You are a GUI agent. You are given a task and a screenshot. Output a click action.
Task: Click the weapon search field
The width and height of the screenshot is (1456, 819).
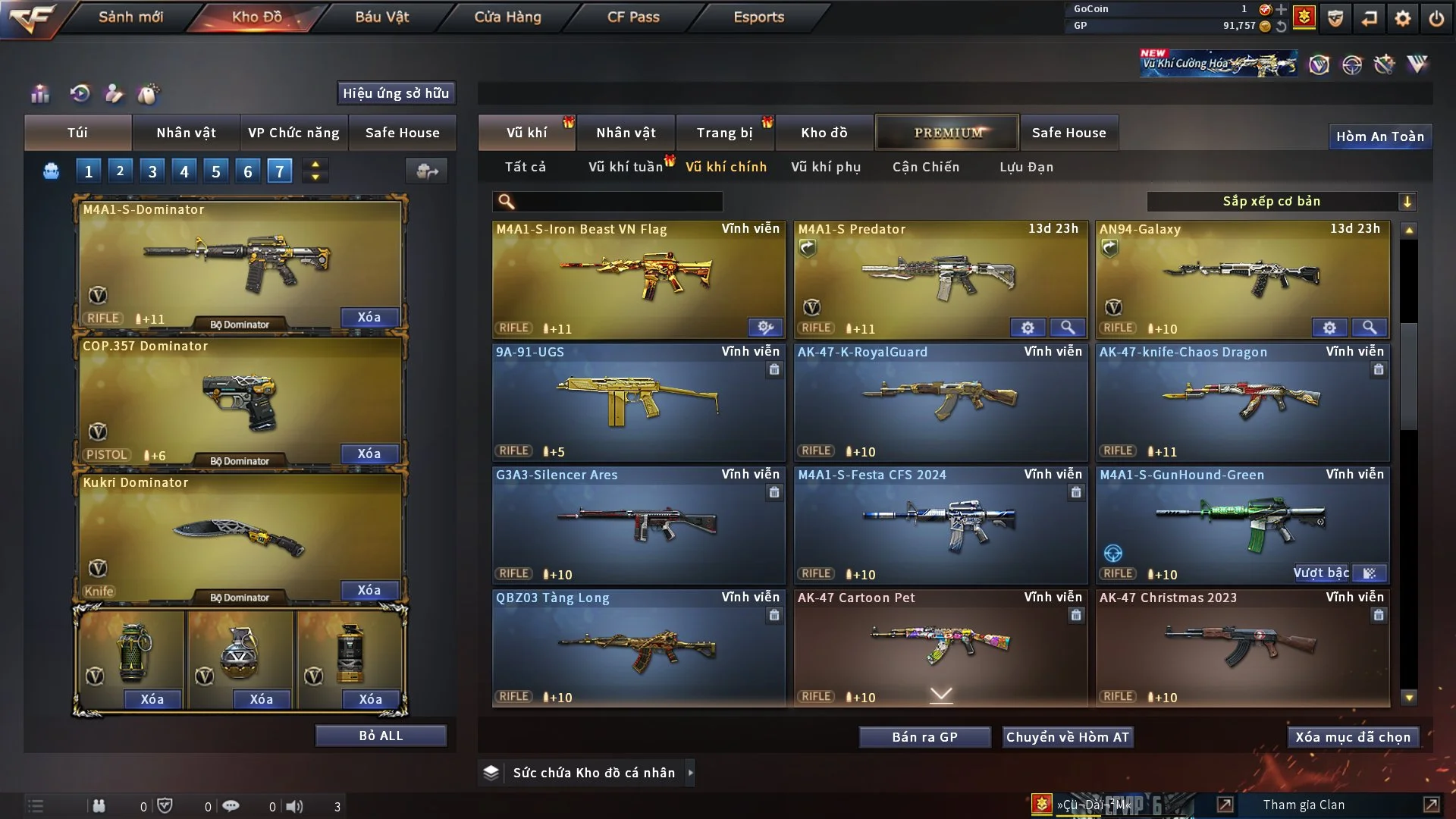click(618, 202)
